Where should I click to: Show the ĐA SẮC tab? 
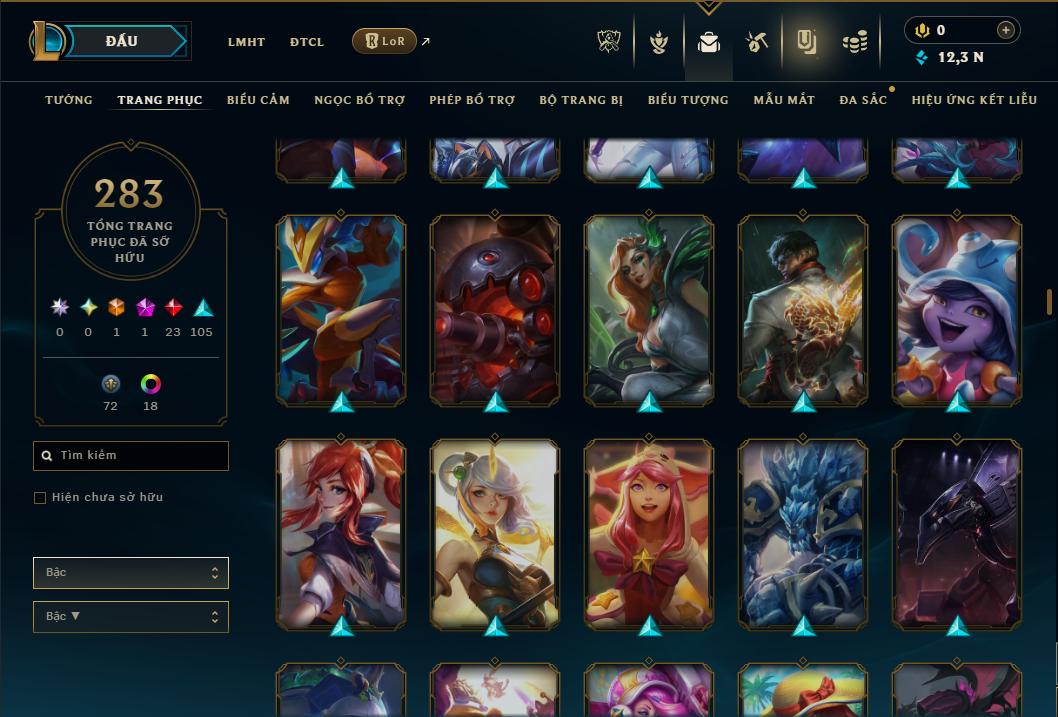coord(863,100)
